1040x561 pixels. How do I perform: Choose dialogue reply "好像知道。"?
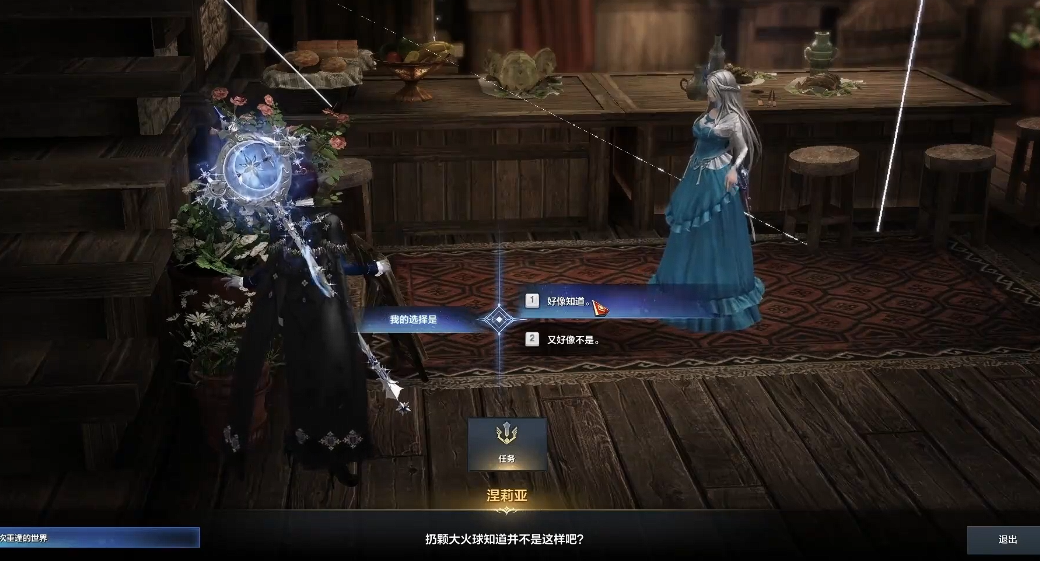[566, 300]
